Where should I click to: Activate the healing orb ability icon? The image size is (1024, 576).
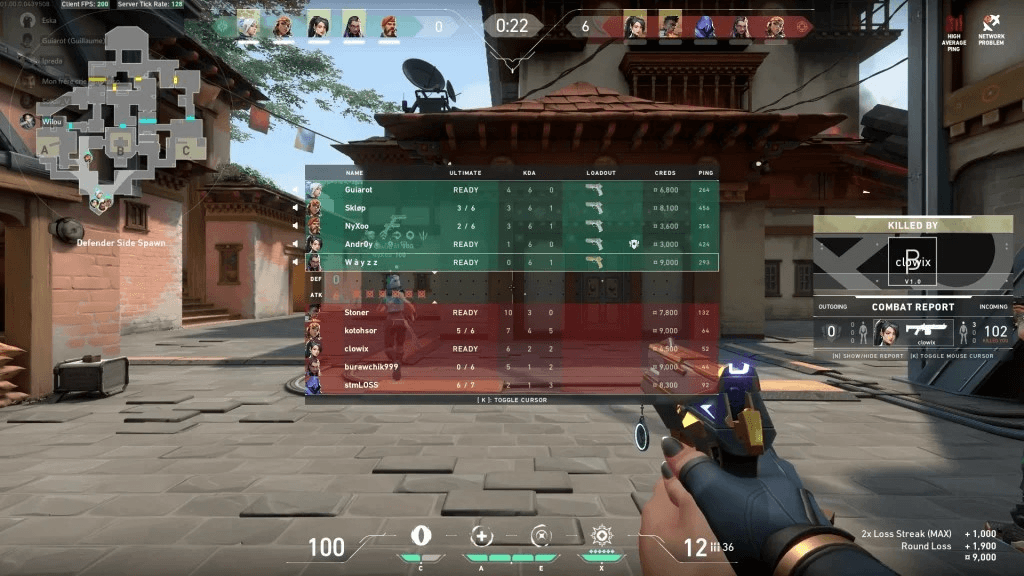tap(481, 537)
